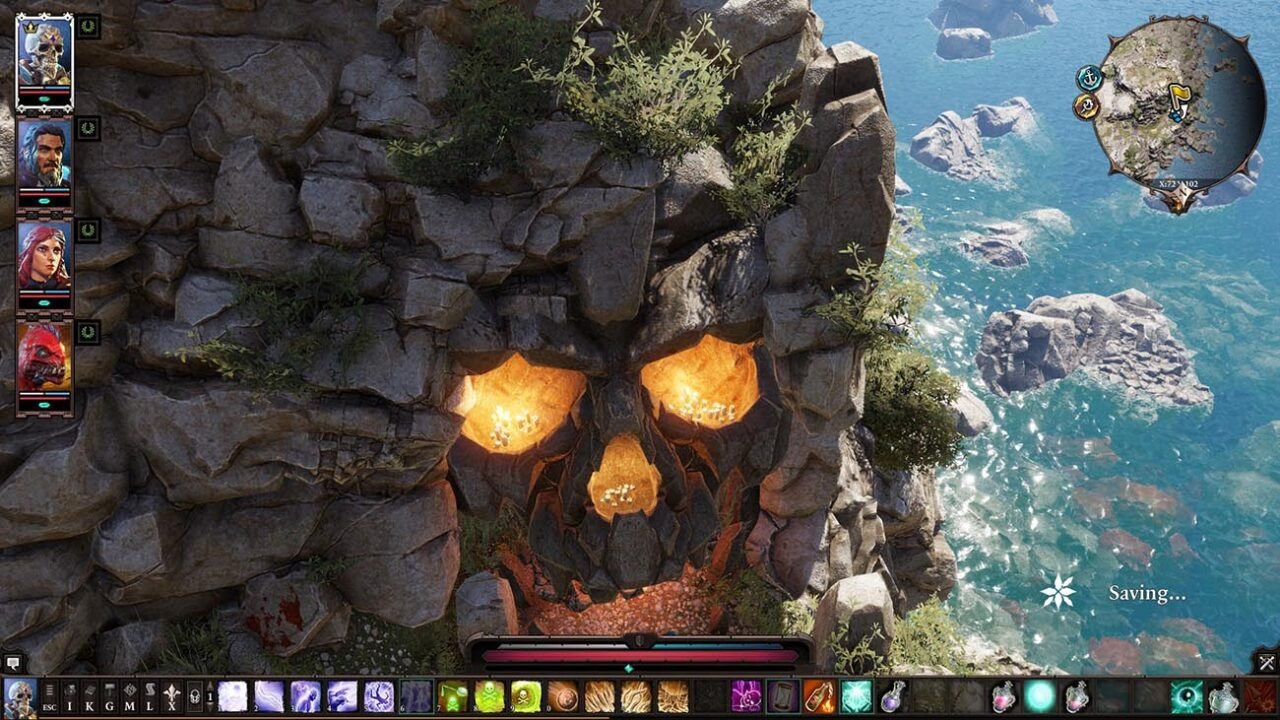The width and height of the screenshot is (1280, 720).
Task: Open crafting with the hammer G button
Action: tap(111, 696)
